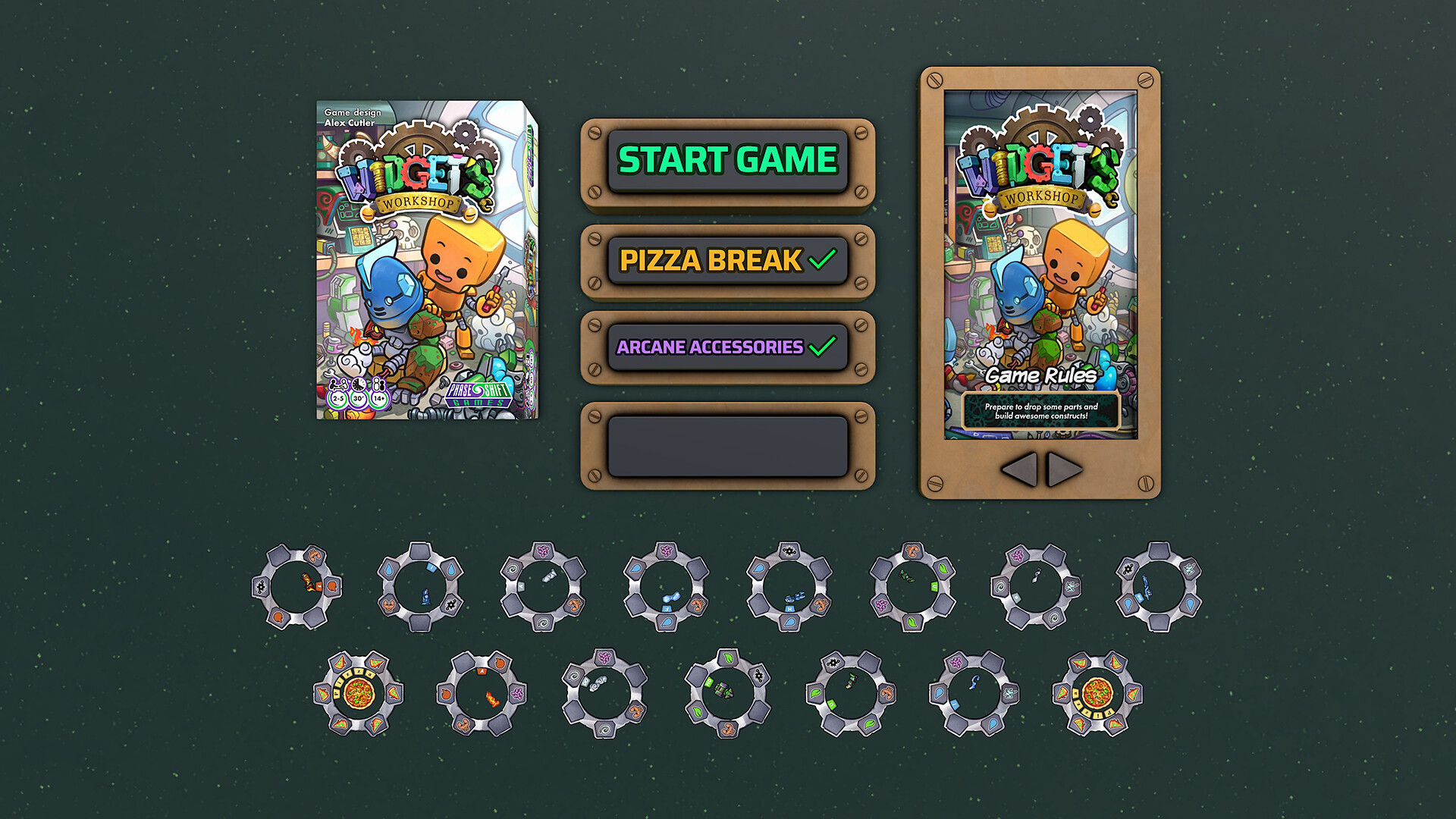Image resolution: width=1456 pixels, height=819 pixels.
Task: Select a blue water-drop slot on a gear token
Action: [x=390, y=570]
